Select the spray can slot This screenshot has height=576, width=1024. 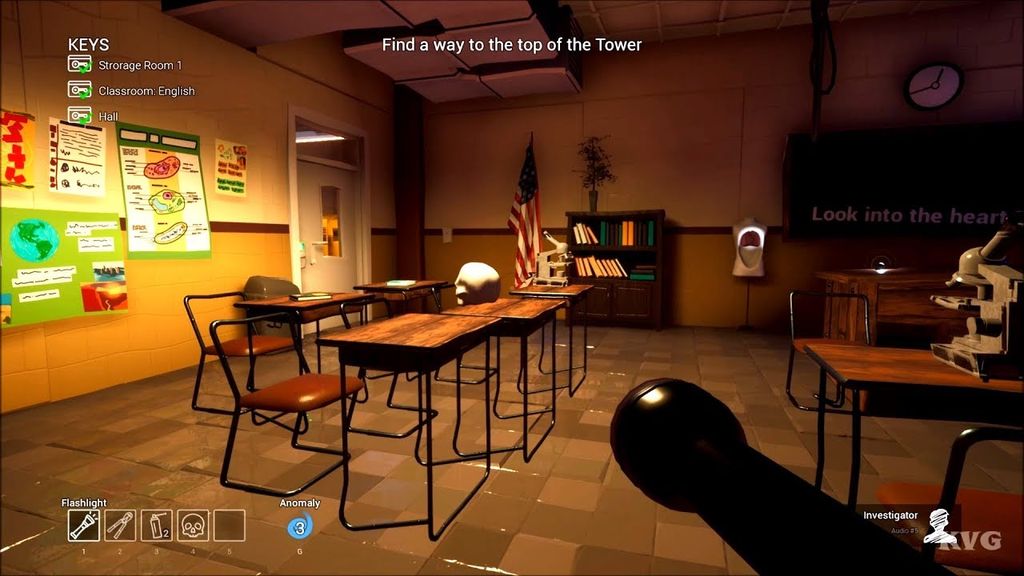point(156,525)
